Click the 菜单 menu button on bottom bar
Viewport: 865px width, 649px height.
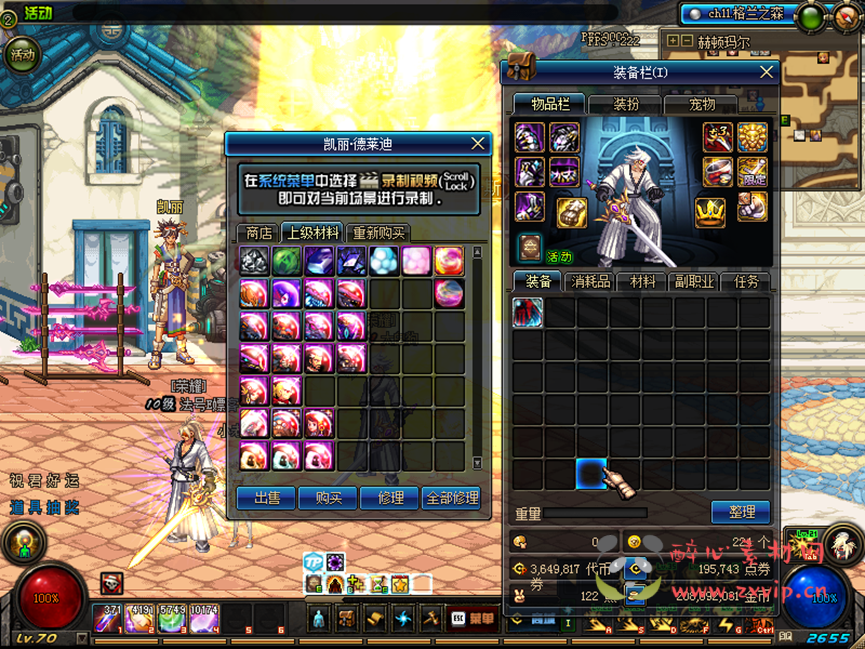pos(473,619)
